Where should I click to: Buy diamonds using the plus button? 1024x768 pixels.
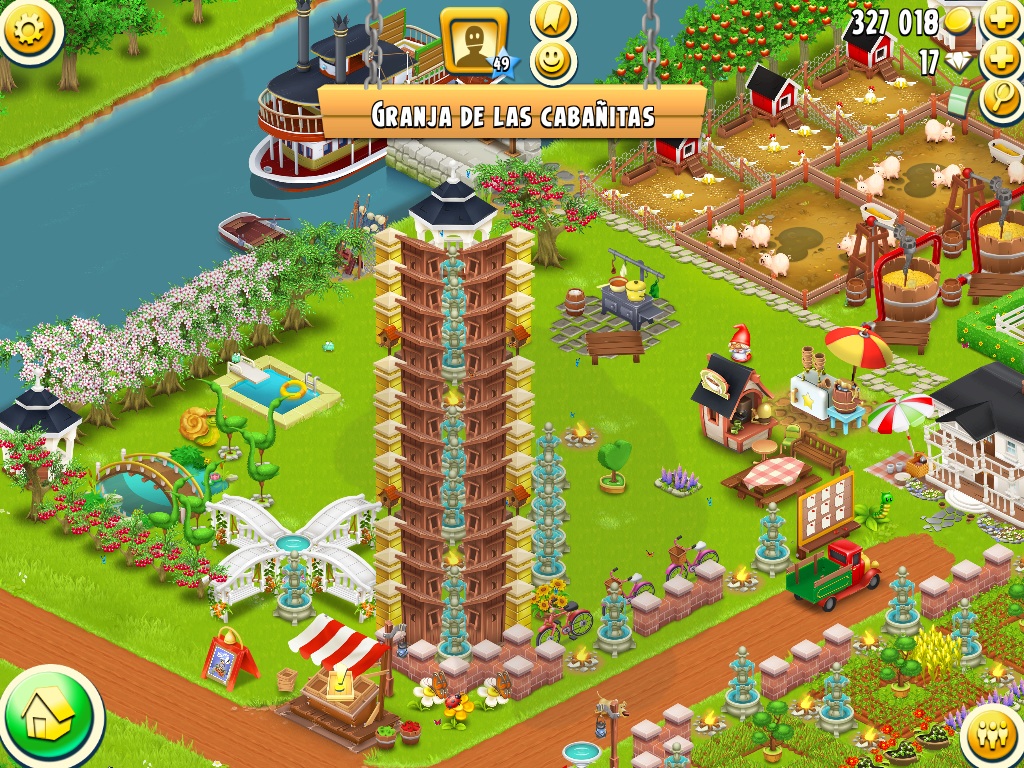1001,60
